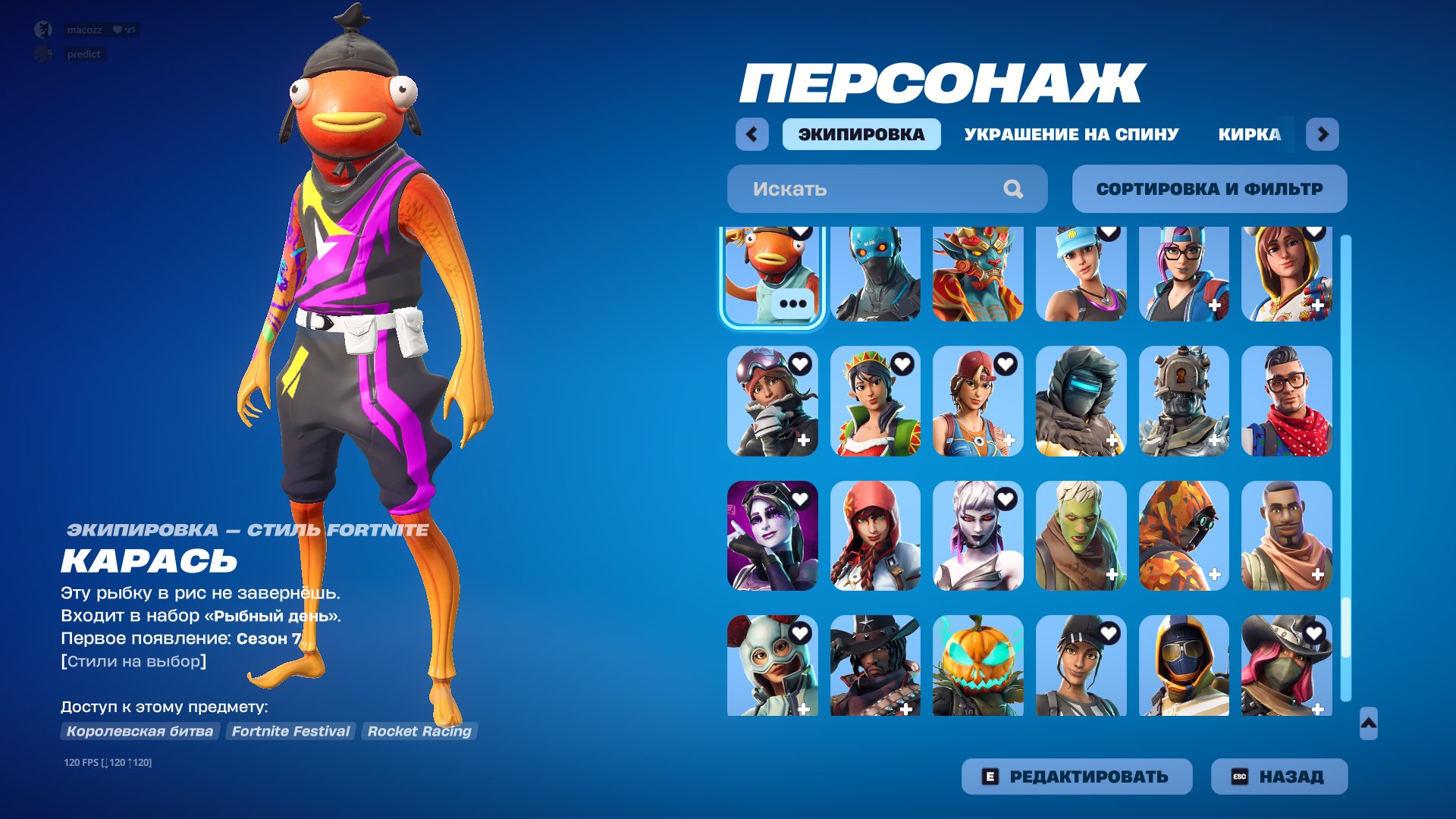Click the ESC icon on the НАЗАД button
The height and width of the screenshot is (819, 1456).
[1241, 776]
